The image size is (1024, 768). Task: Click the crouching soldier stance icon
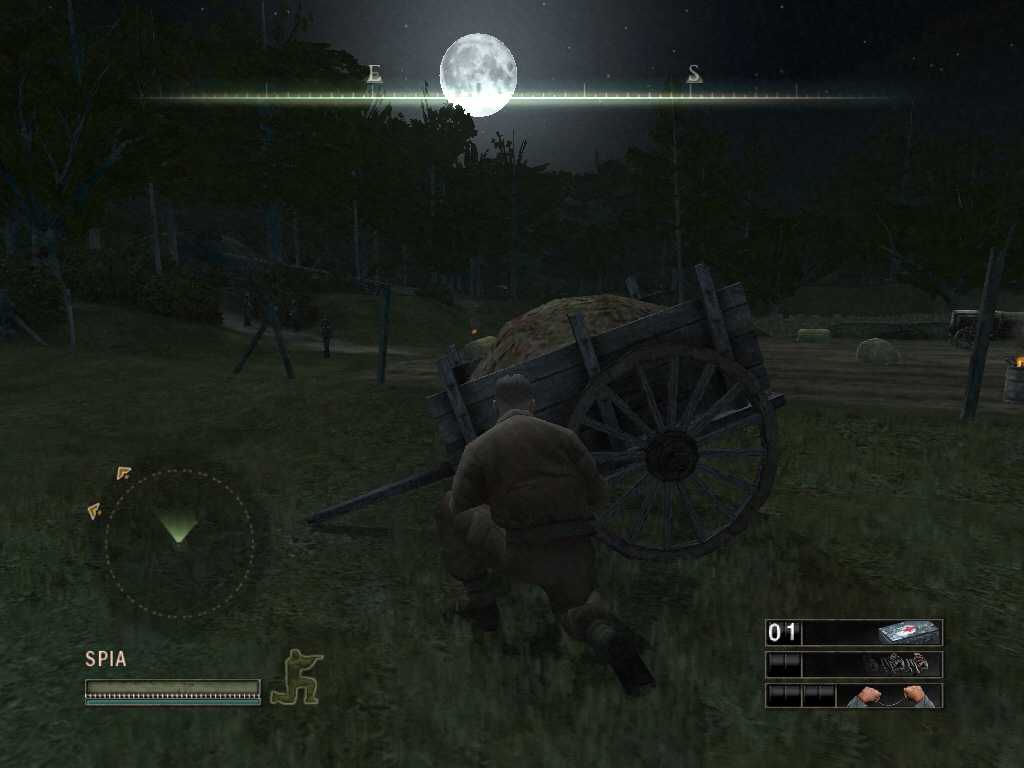point(297,677)
